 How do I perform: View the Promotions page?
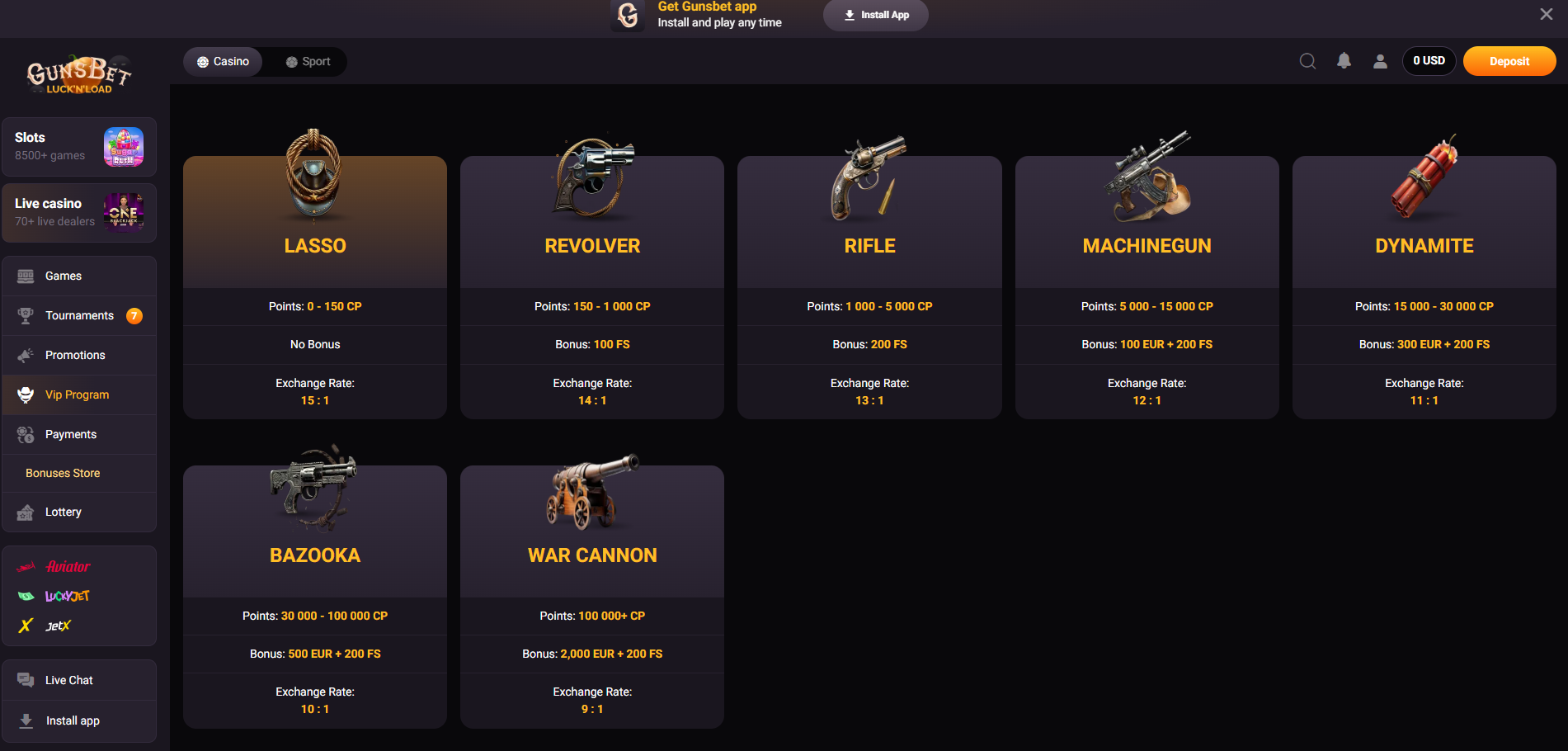pos(75,356)
